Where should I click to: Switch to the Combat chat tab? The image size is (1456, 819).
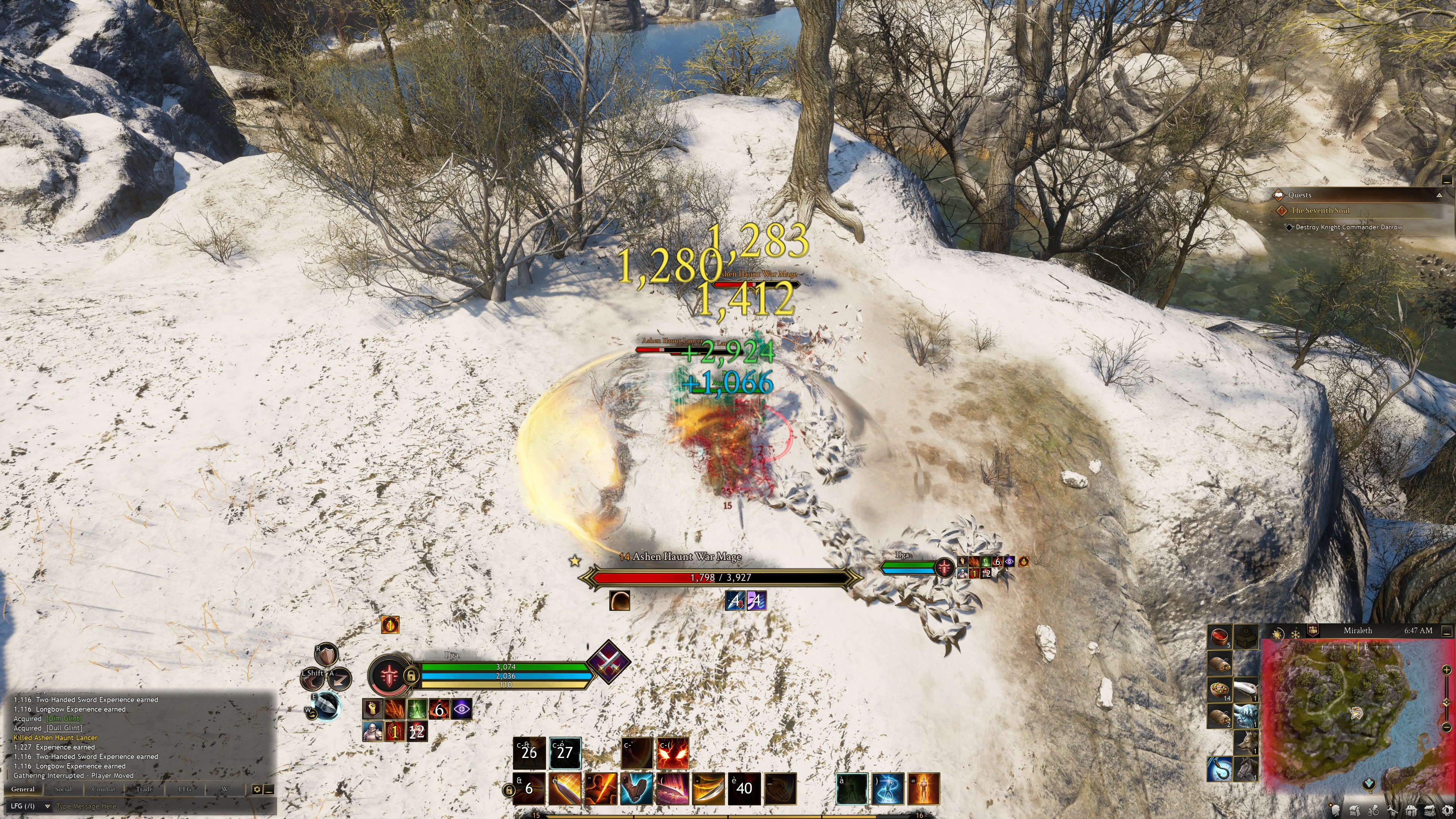104,789
